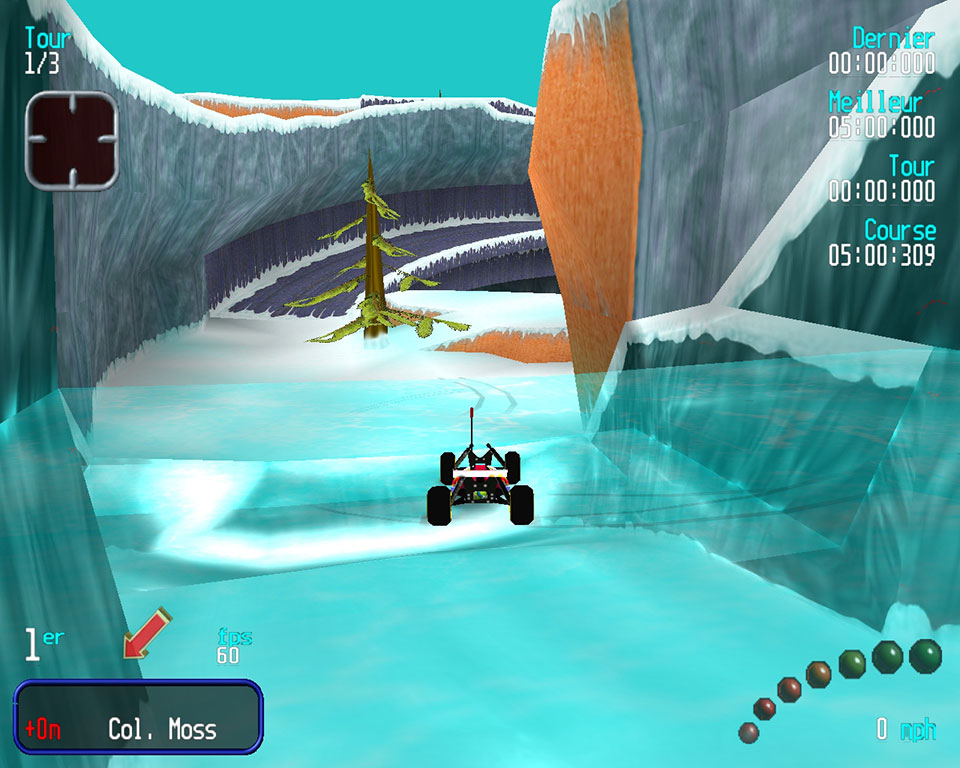Click the empty pickup item slot

click(x=72, y=140)
